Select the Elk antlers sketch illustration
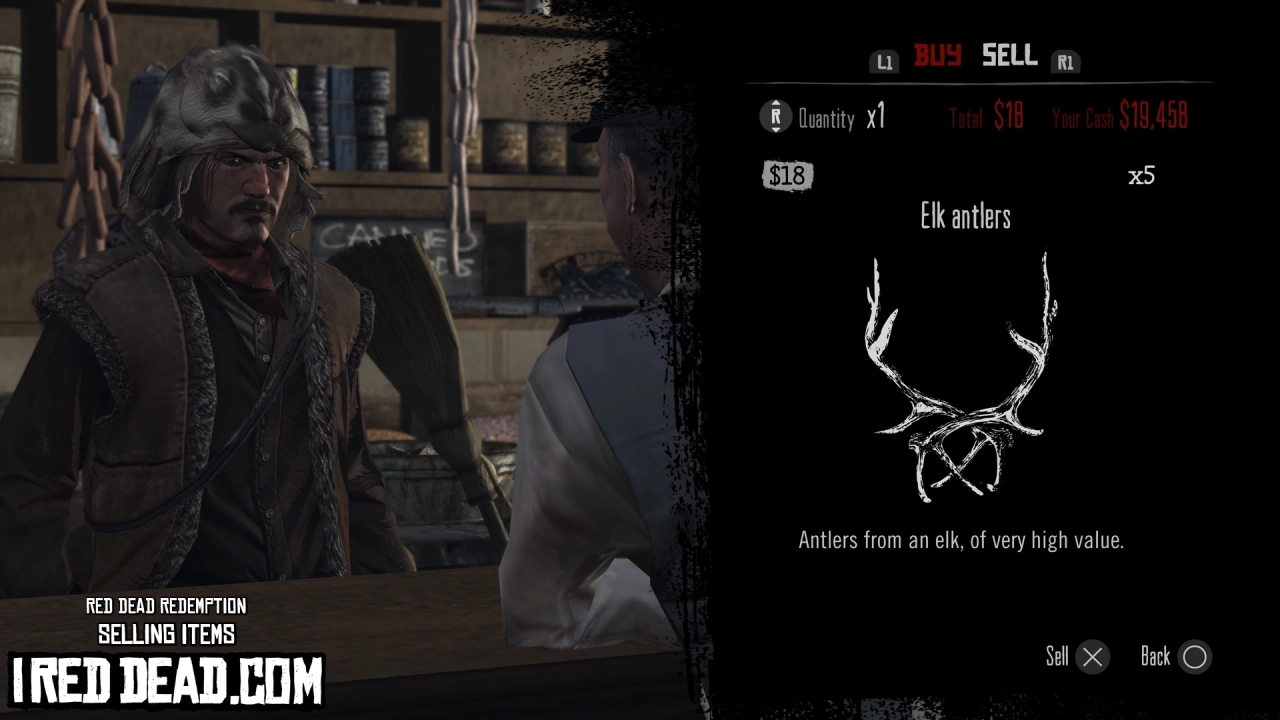1280x720 pixels. point(963,380)
